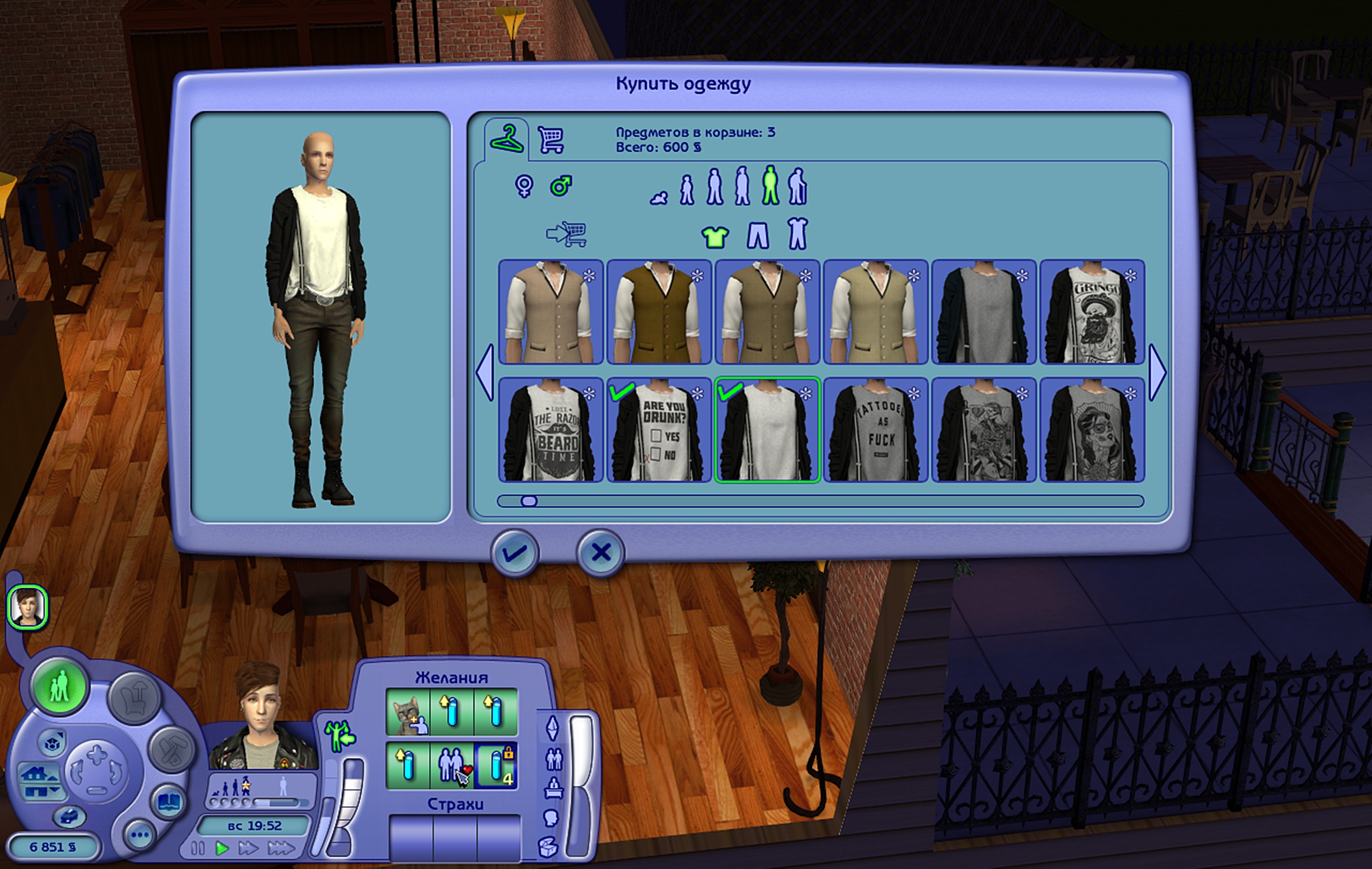This screenshot has height=869, width=1372.
Task: Show previous clothing page with left arrow
Action: (485, 372)
